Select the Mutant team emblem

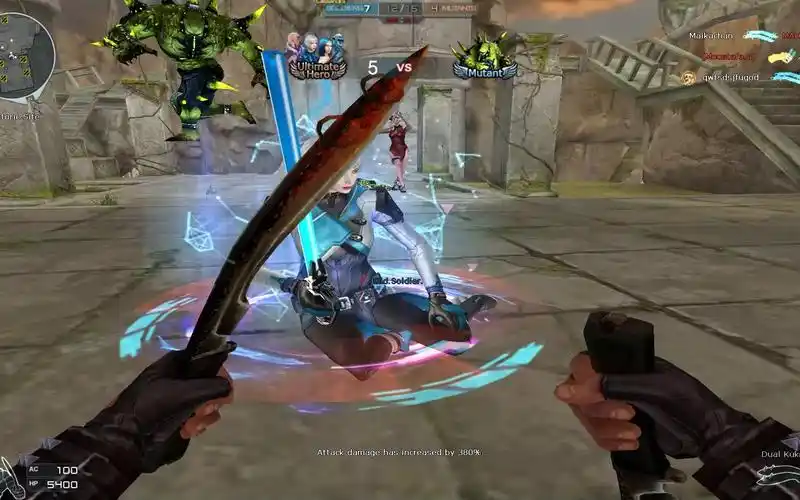pos(484,57)
